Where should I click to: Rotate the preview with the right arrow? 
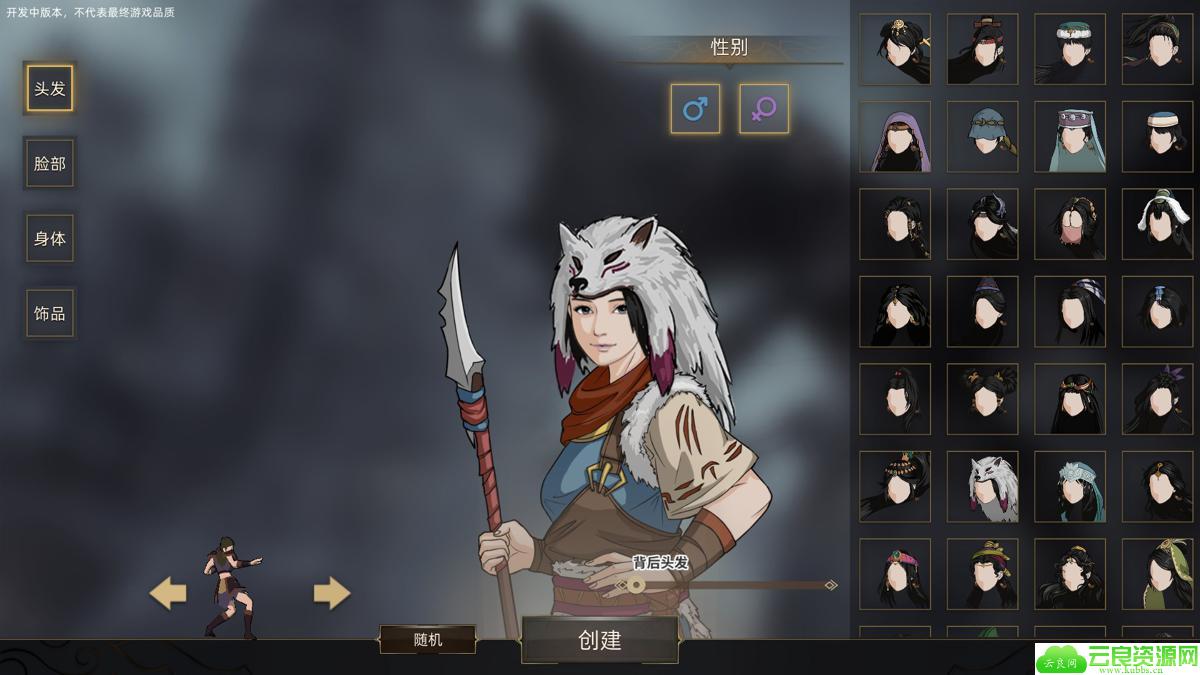point(332,594)
